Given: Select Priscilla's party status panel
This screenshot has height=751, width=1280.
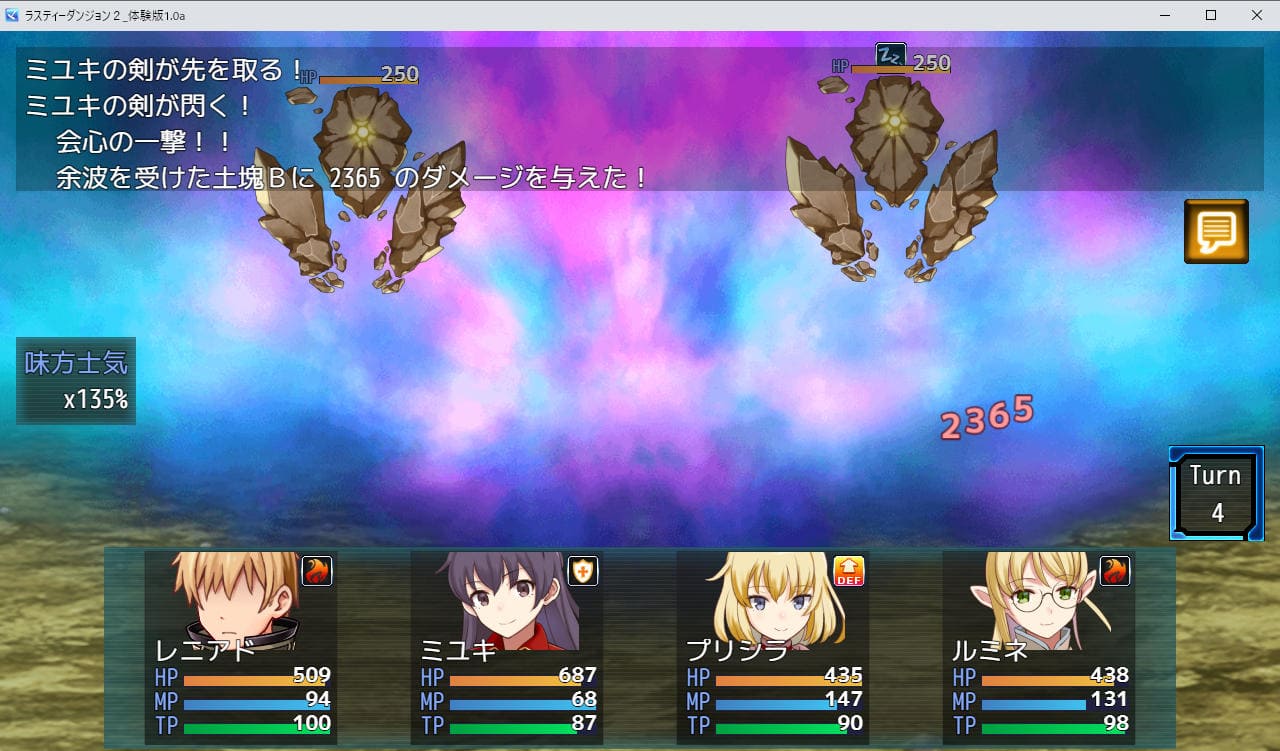Looking at the screenshot, I should point(773,647).
